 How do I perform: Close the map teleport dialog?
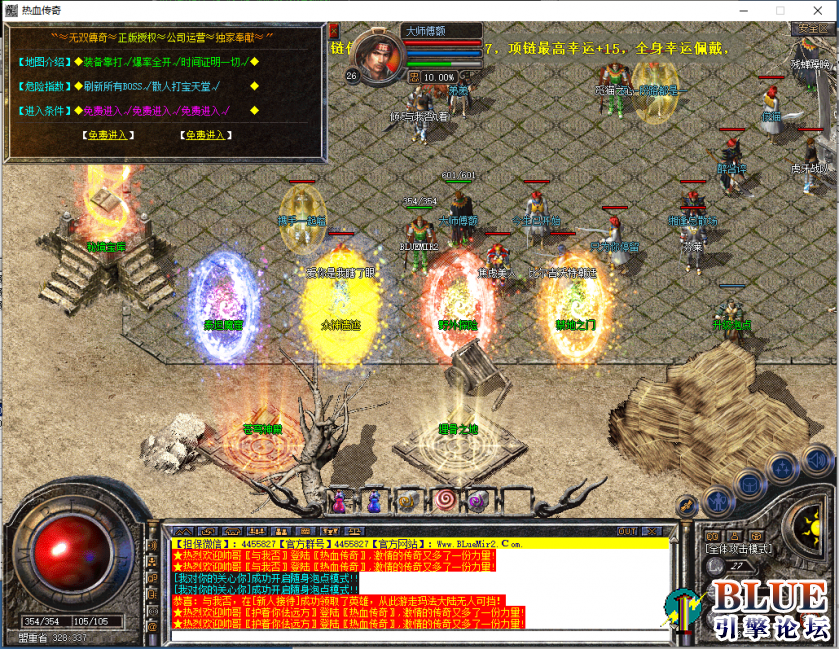(334, 31)
